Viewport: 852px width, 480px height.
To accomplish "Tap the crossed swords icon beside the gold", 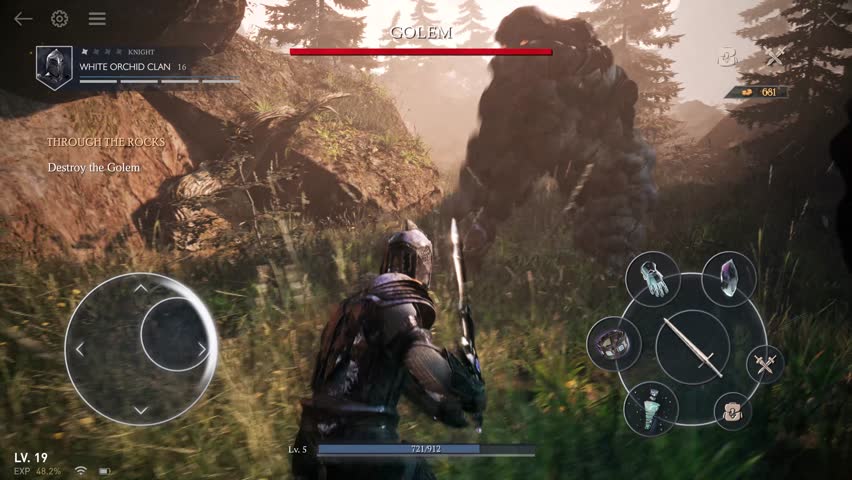I will [x=774, y=58].
